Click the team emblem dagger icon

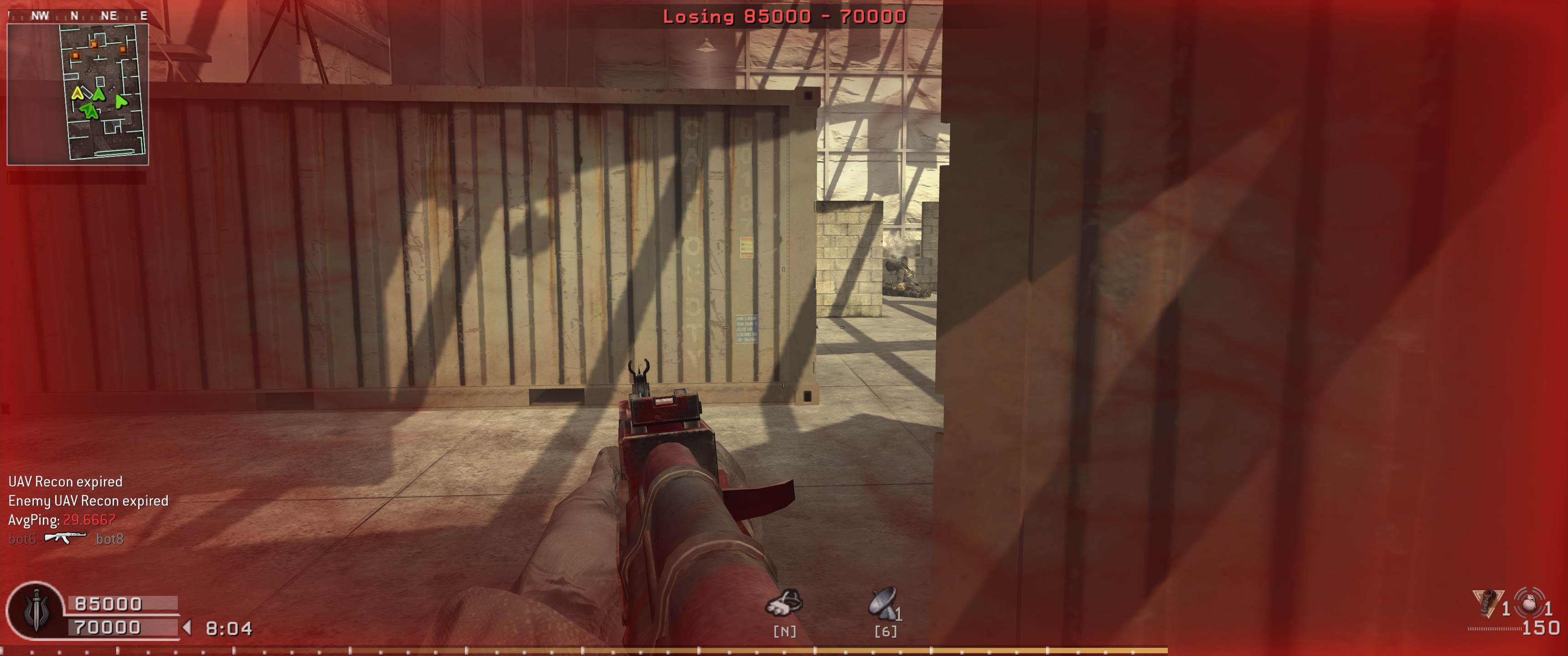(x=36, y=610)
